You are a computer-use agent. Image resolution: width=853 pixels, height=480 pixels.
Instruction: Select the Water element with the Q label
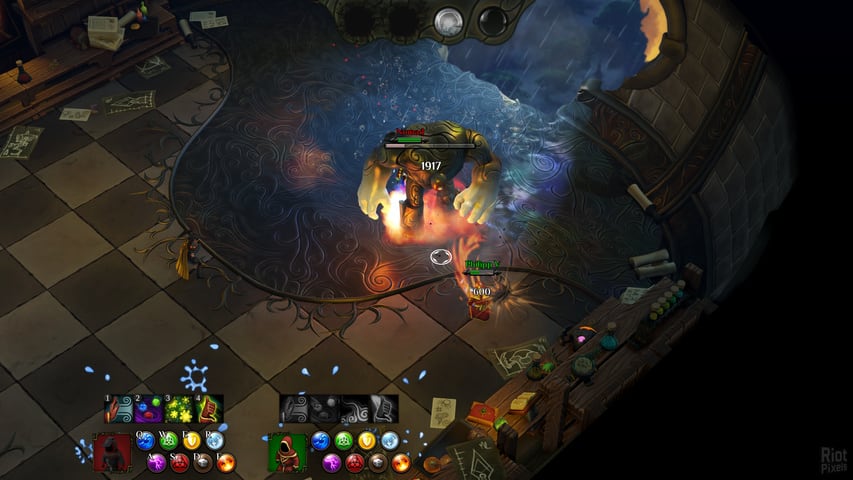coord(146,440)
